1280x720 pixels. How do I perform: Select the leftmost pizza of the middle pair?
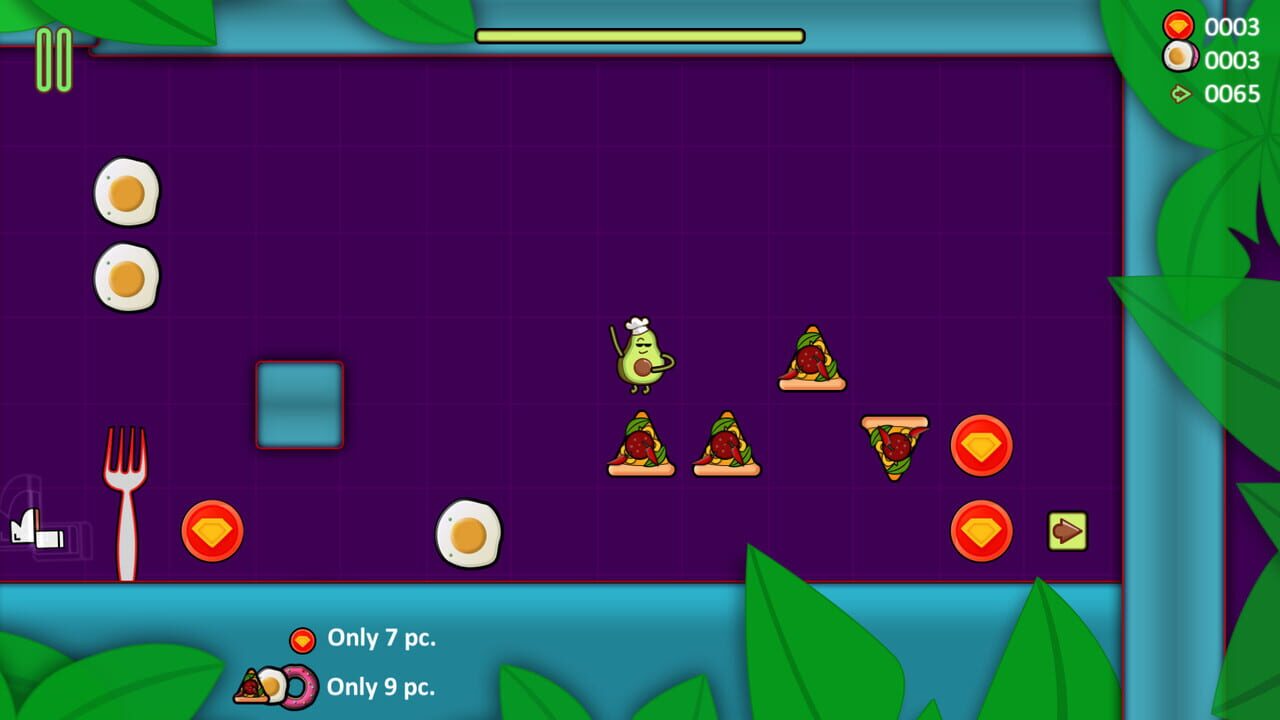pyautogui.click(x=641, y=443)
